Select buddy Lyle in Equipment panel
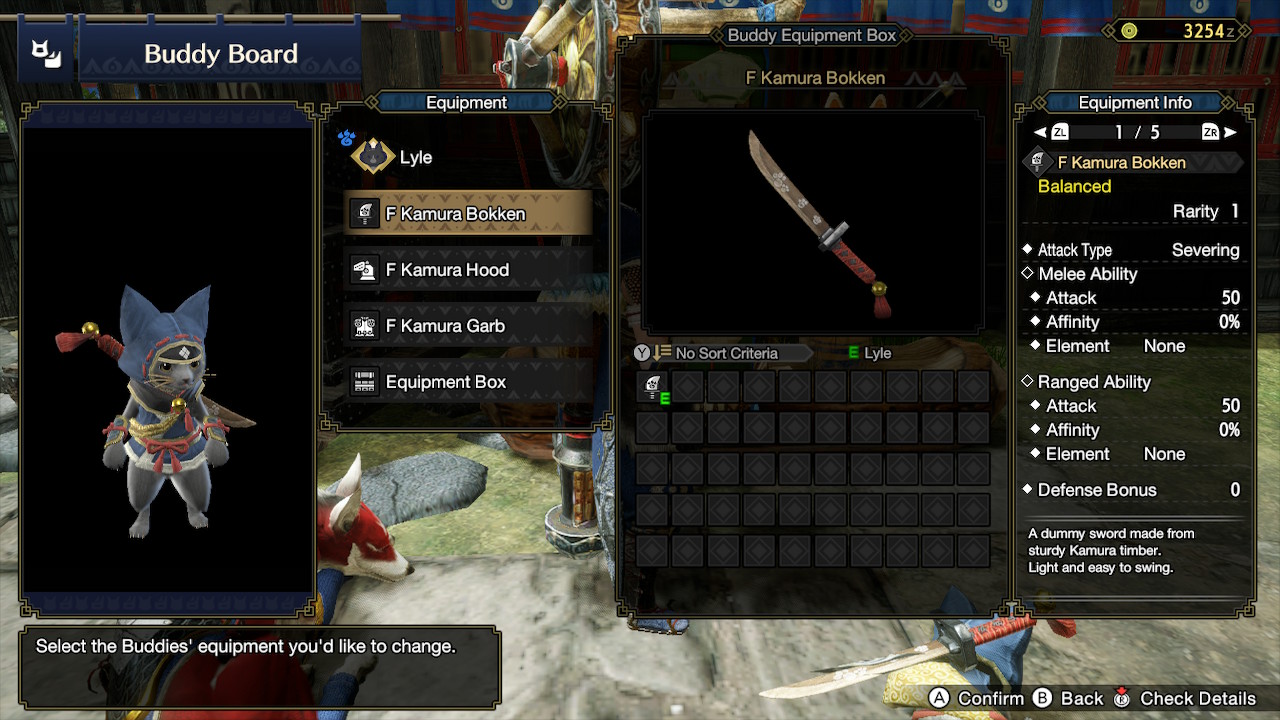 point(414,157)
